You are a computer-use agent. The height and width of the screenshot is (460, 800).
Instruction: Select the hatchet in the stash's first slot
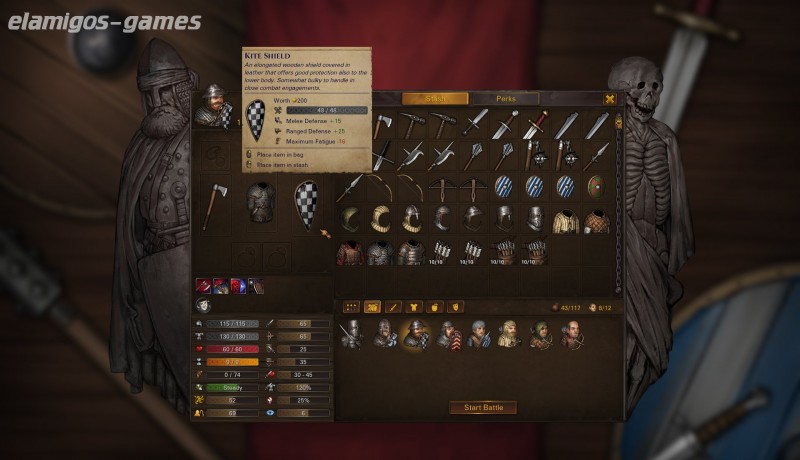tap(381, 125)
